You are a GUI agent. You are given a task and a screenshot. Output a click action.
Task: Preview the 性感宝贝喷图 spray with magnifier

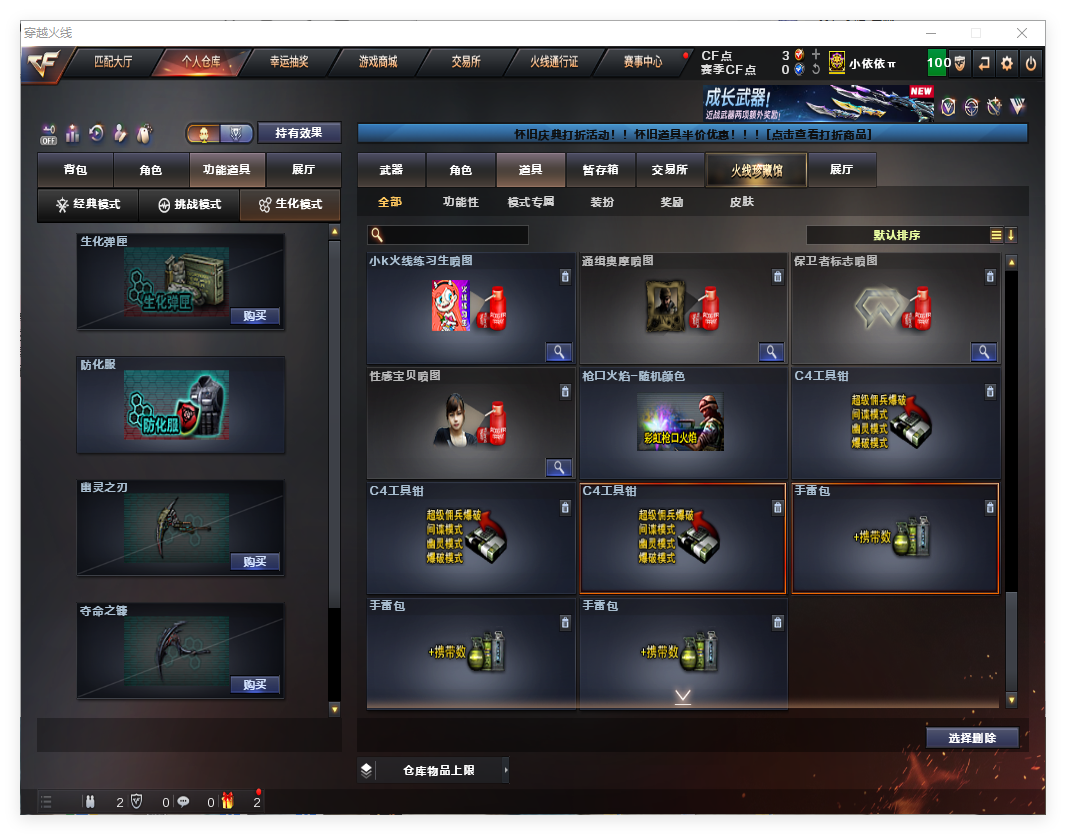tap(558, 467)
